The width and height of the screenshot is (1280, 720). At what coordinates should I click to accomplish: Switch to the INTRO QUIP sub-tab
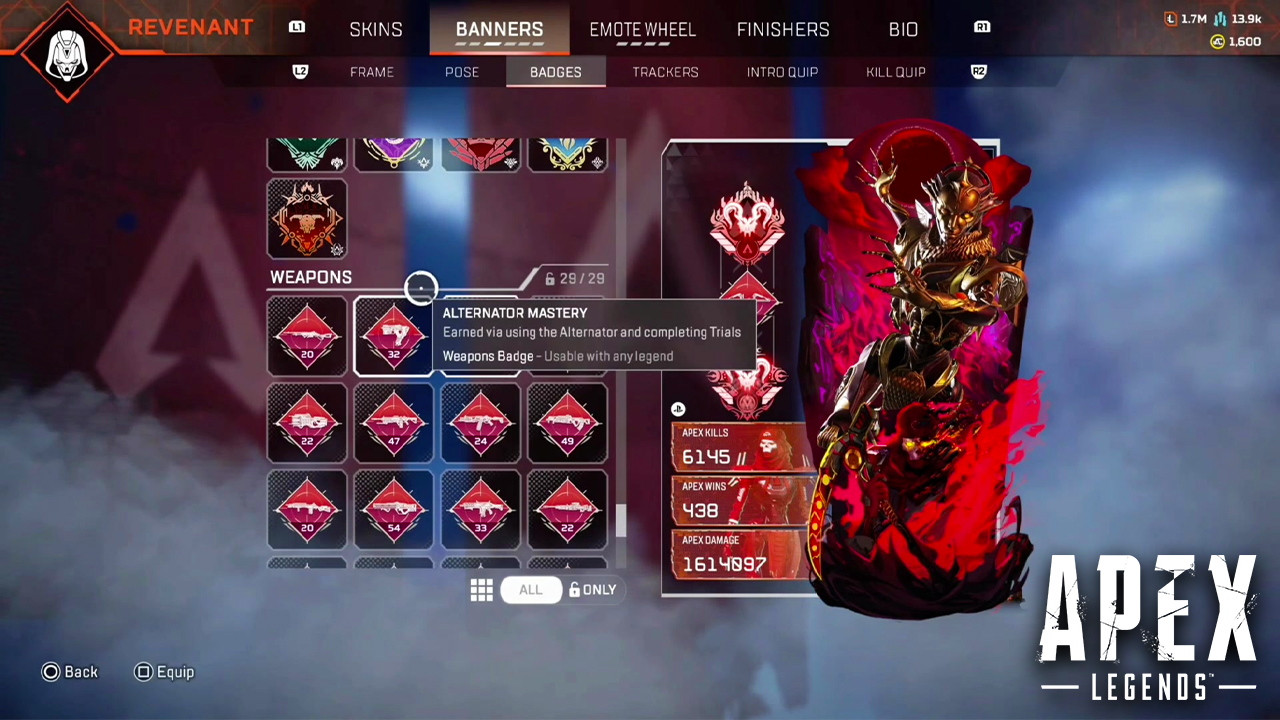pos(782,71)
